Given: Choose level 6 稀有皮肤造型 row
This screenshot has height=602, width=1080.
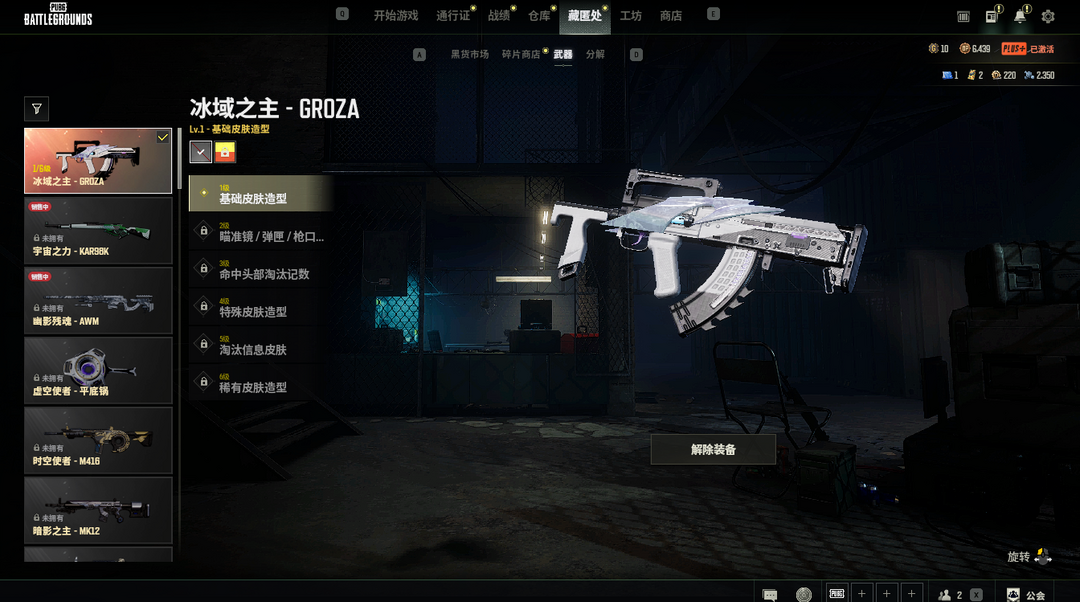Looking at the screenshot, I should tap(260, 382).
